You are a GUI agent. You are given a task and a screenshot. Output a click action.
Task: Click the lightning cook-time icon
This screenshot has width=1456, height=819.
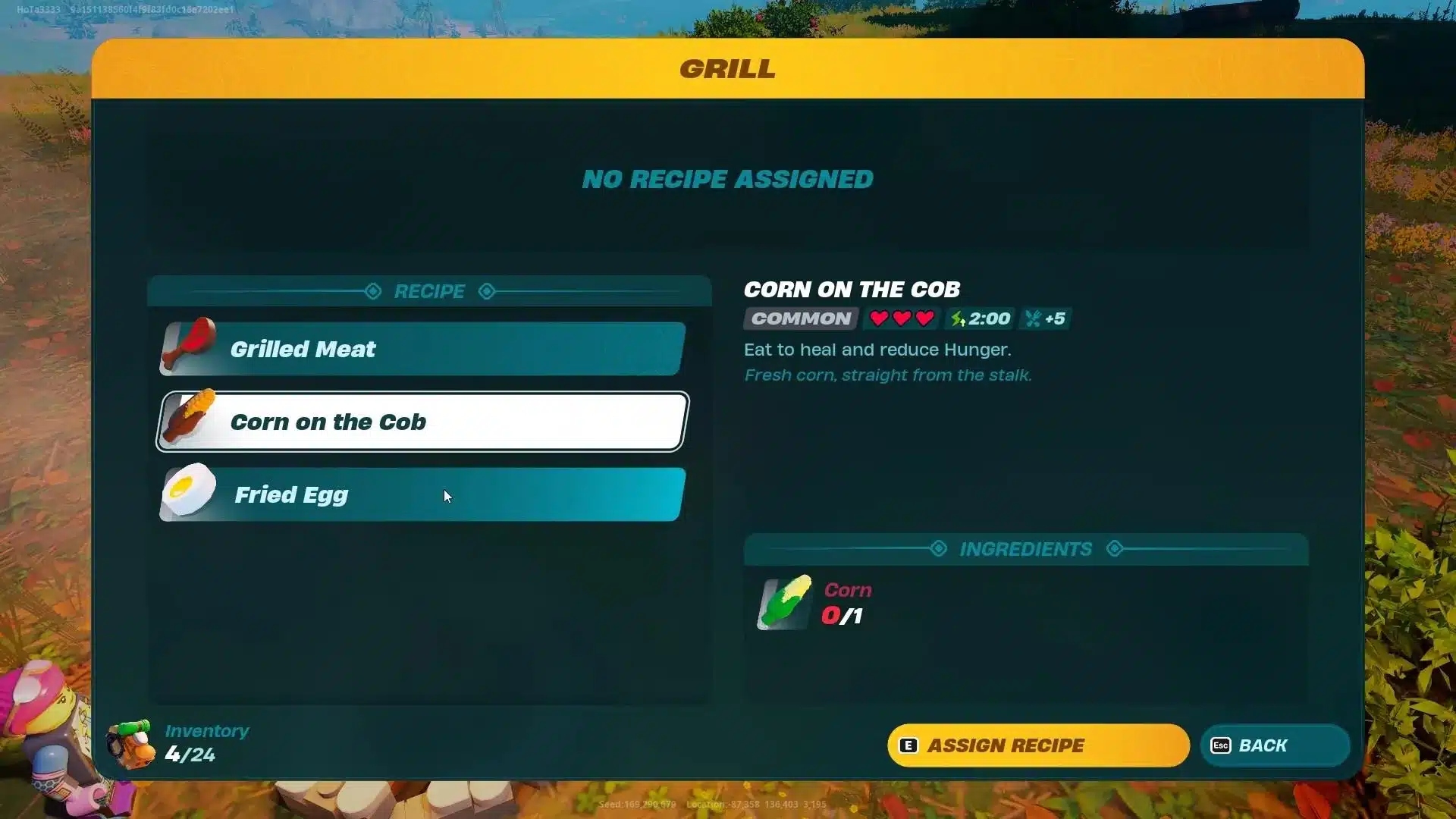[957, 318]
